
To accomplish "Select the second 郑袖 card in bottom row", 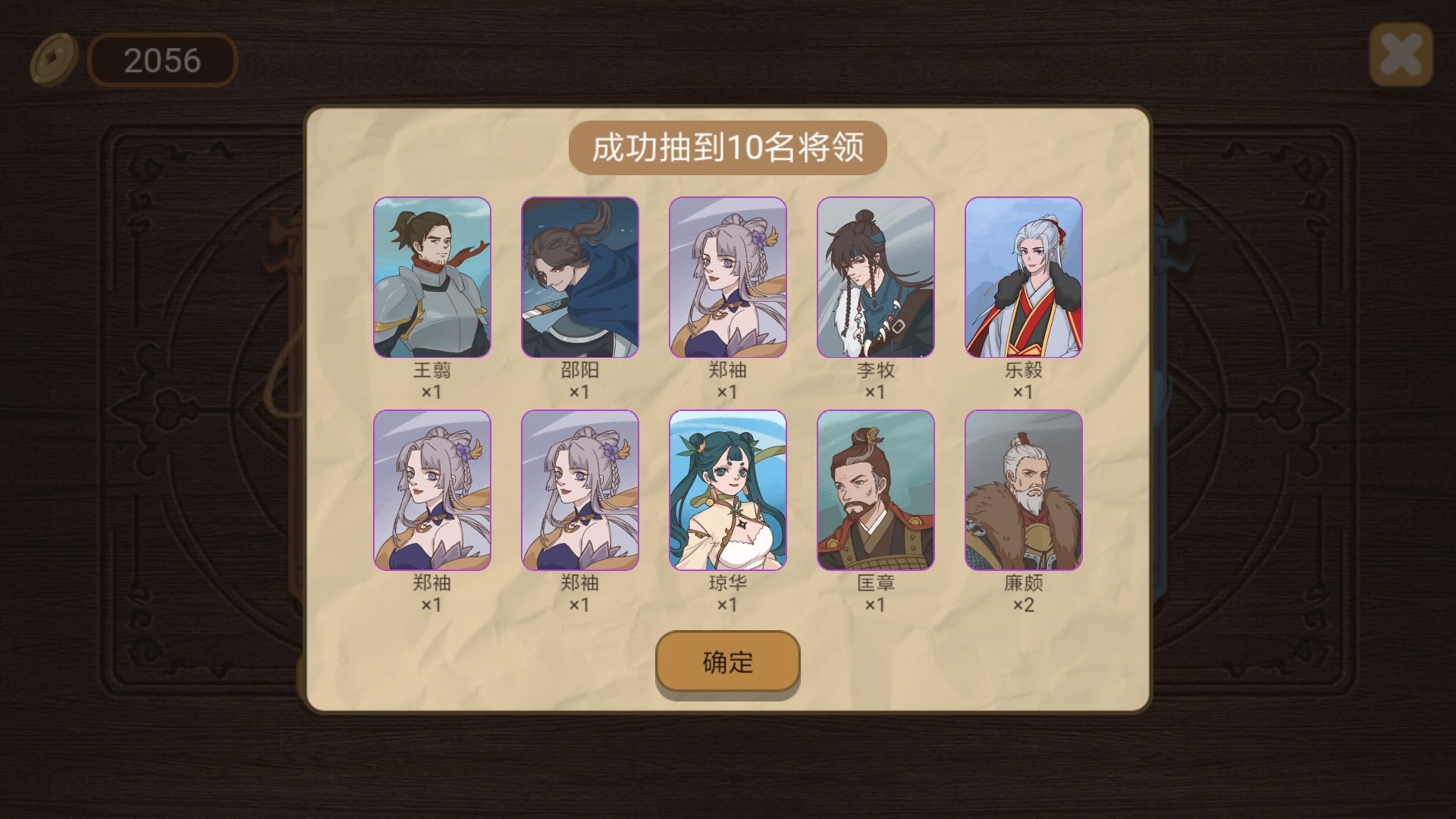I will (x=580, y=491).
